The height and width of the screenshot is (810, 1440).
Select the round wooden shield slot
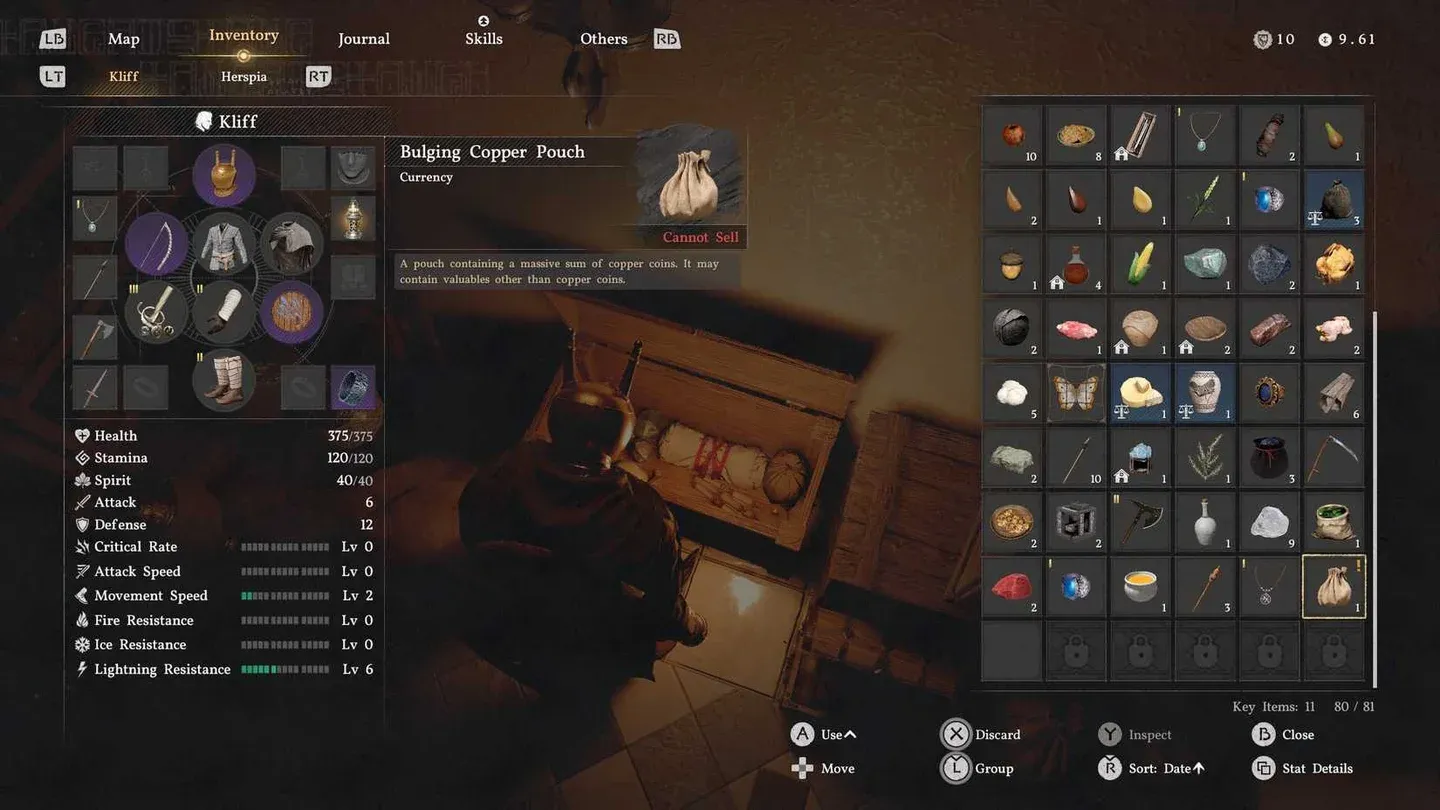291,311
